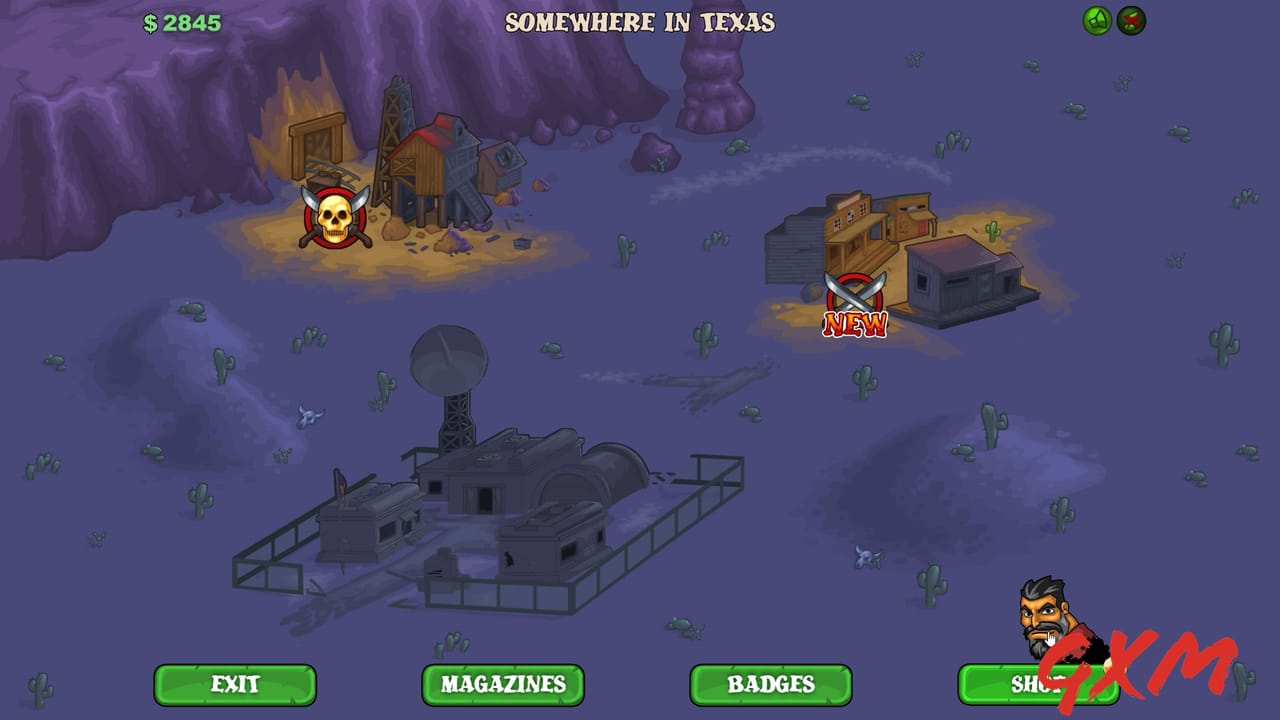Unmute music via the red X button
This screenshot has width=1280, height=720.
pyautogui.click(x=1130, y=18)
